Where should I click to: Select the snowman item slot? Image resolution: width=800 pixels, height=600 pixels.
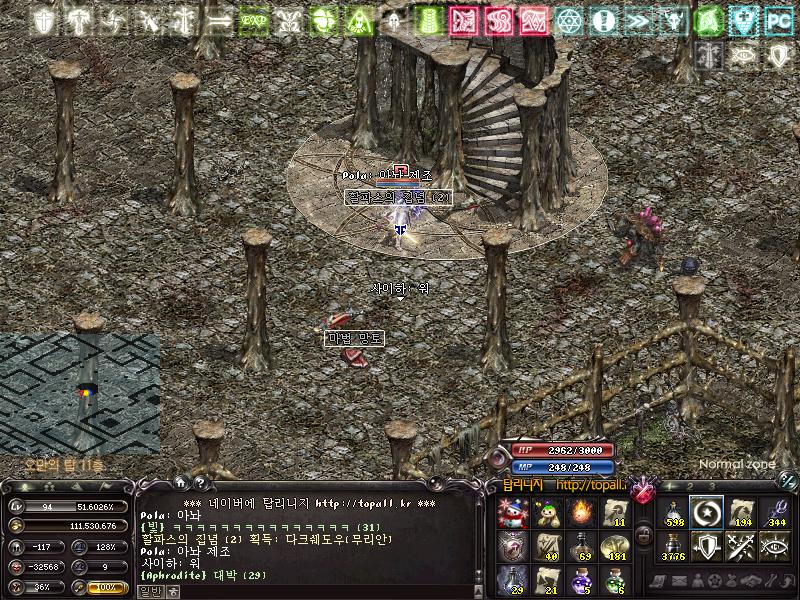(x=512, y=512)
